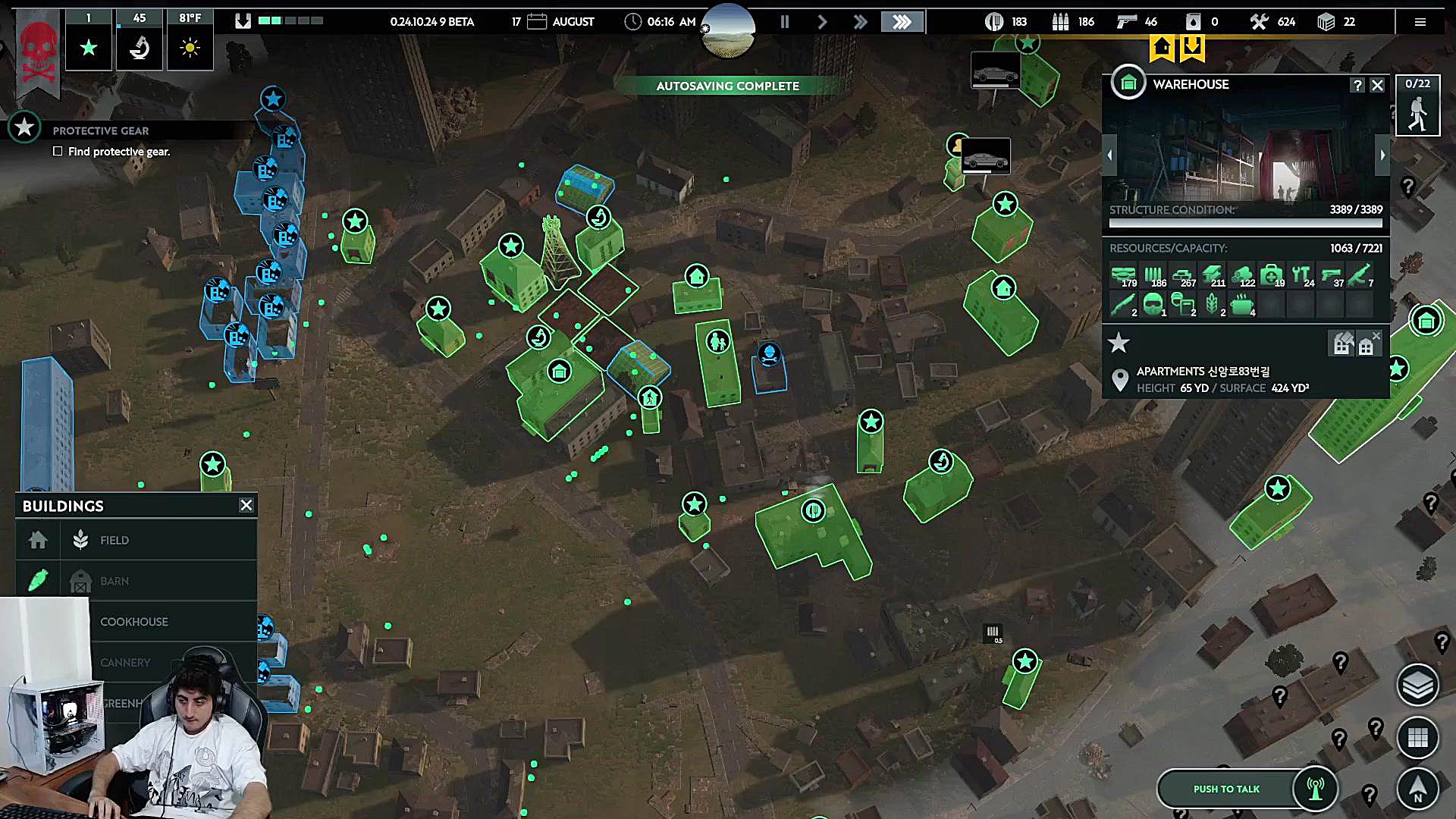Switch to double-arrow fast speed

click(860, 22)
